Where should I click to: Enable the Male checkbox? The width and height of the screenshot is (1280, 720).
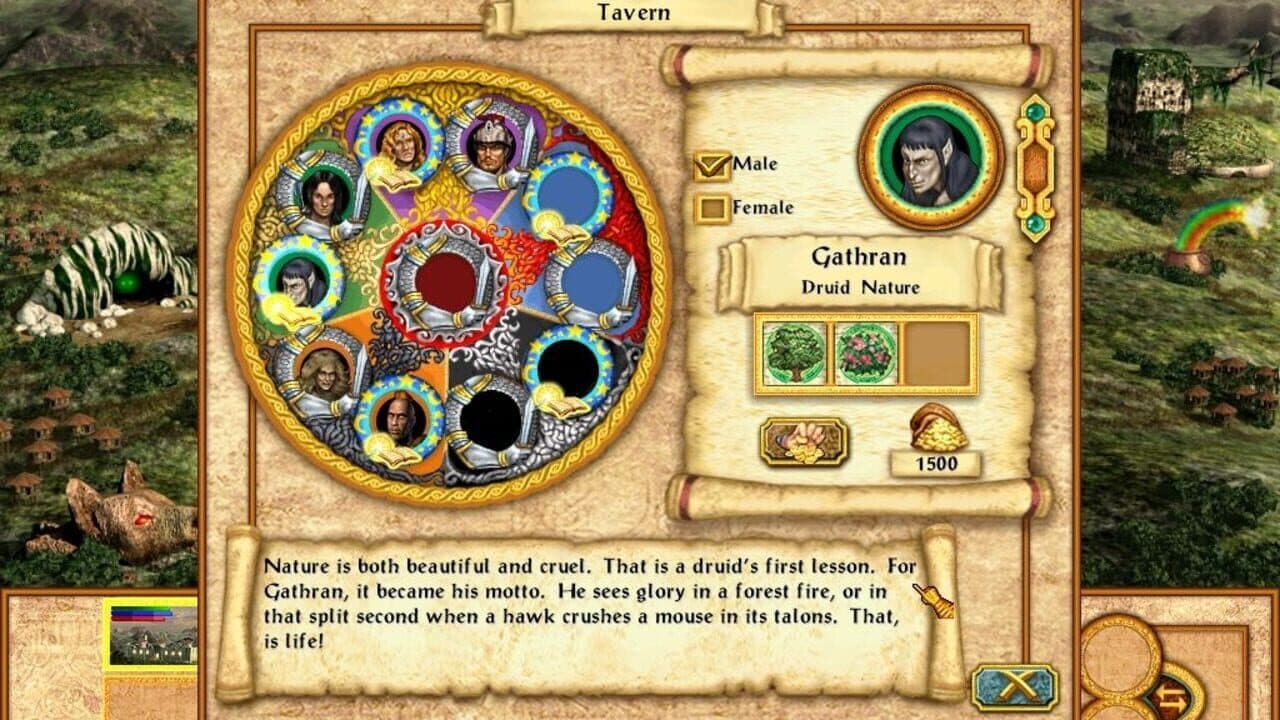[714, 167]
